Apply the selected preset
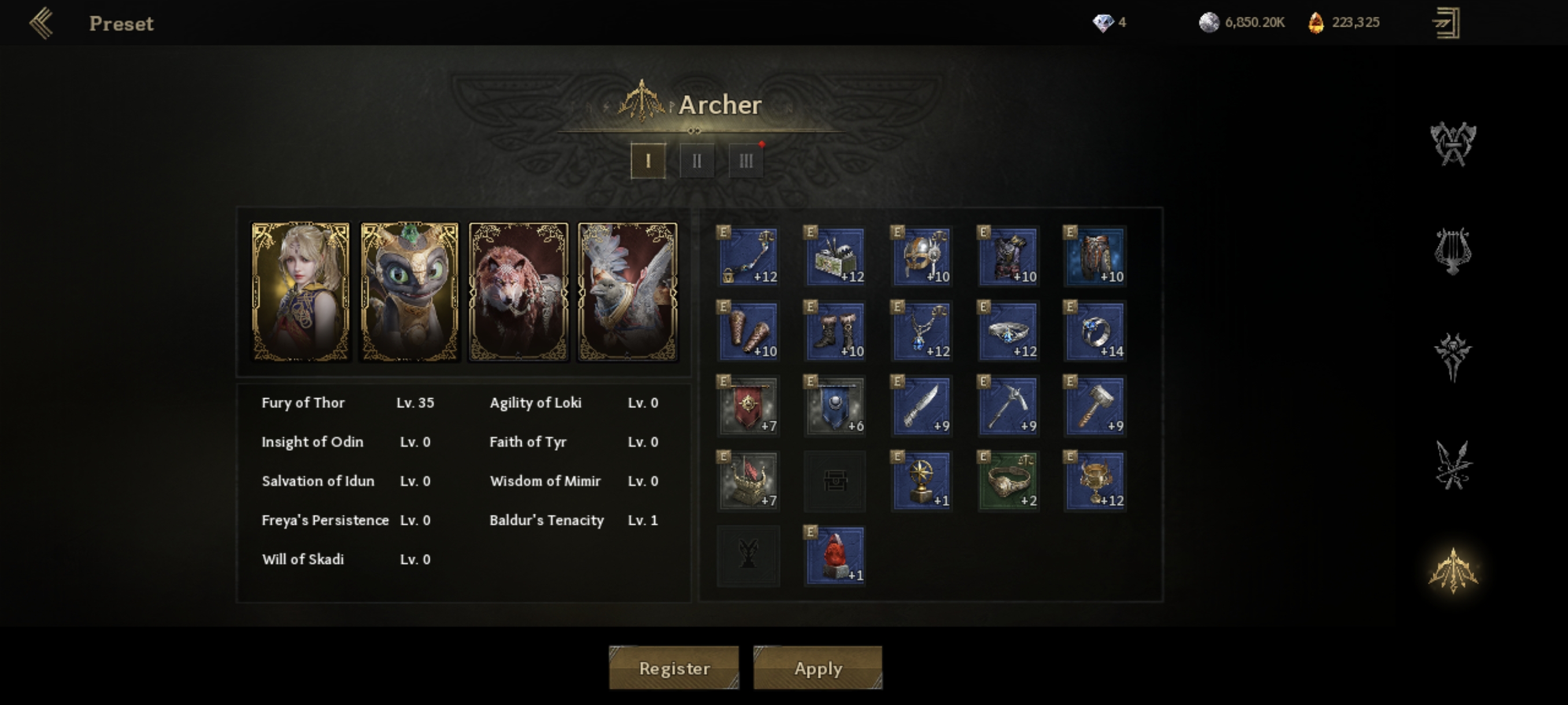The image size is (1568, 705). 818,667
